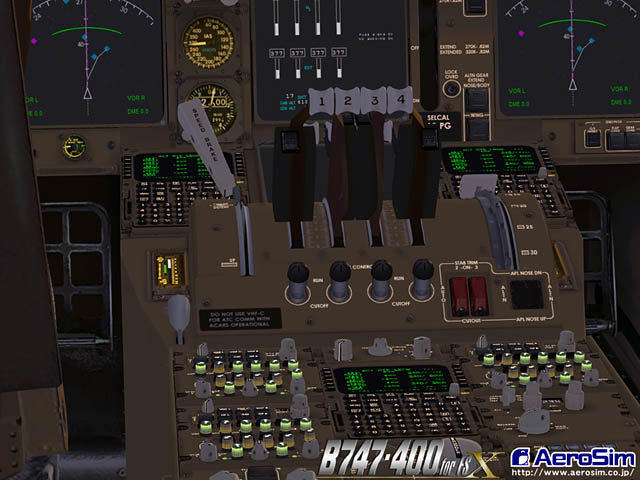The width and height of the screenshot is (640, 480).
Task: Flip the stab trim 3 red cutout switch
Action: pos(479,294)
